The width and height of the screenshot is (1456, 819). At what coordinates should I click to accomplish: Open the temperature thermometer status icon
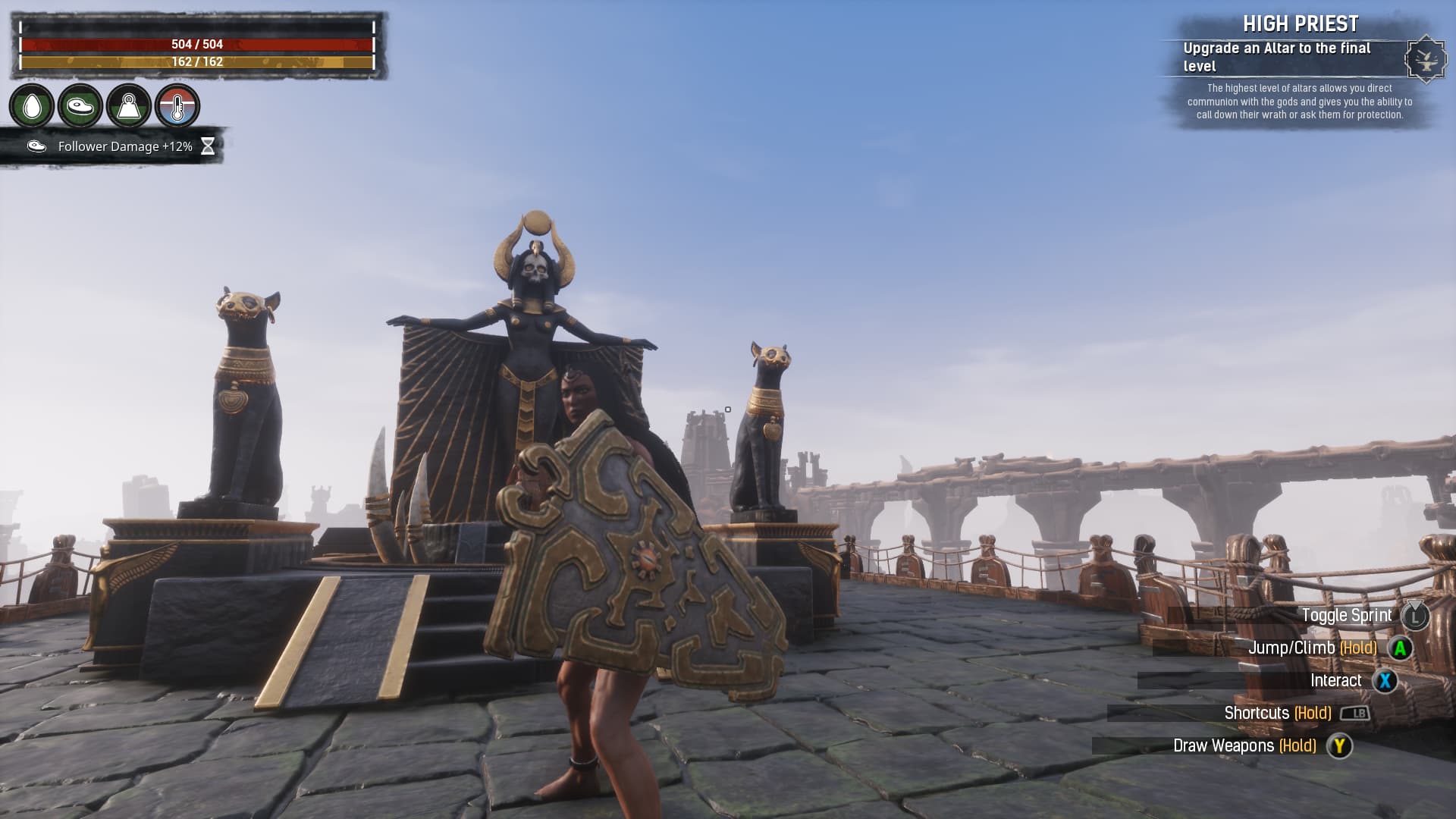[177, 106]
